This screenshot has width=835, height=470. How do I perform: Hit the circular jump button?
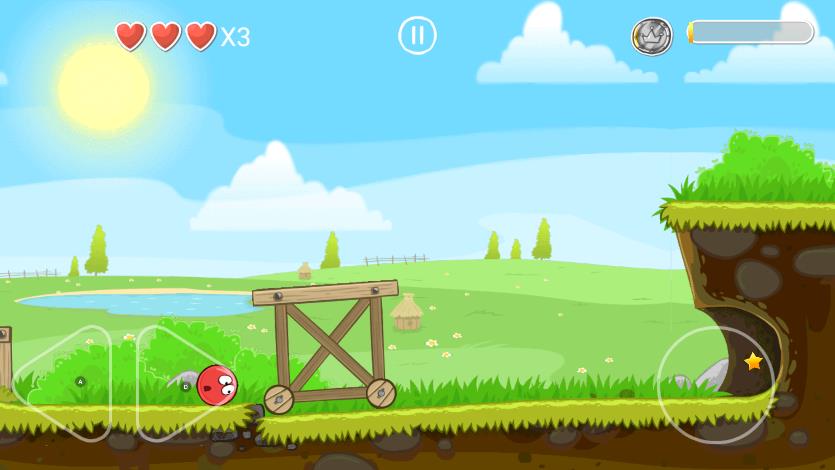tap(716, 385)
